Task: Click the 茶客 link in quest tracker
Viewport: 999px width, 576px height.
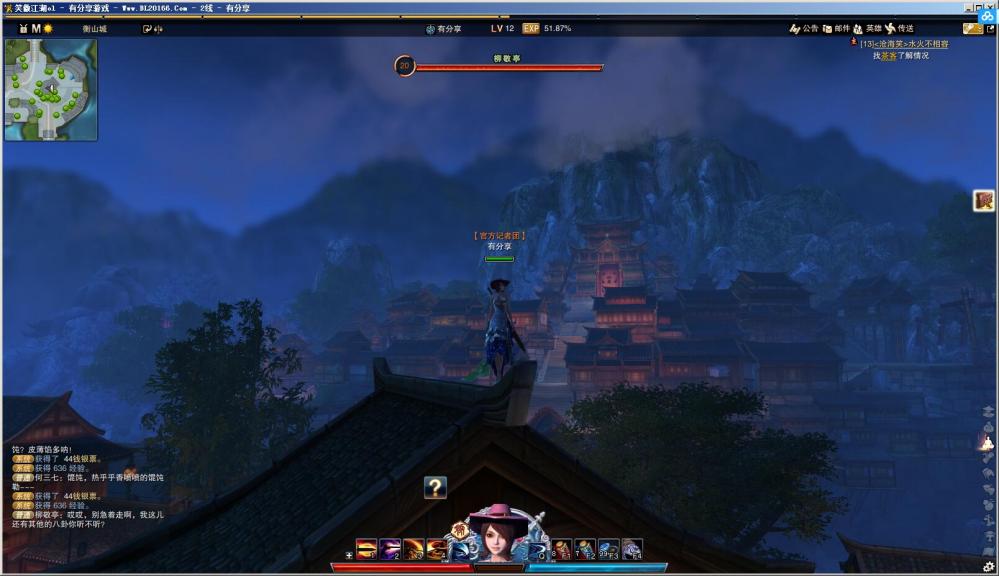Action: coord(887,56)
